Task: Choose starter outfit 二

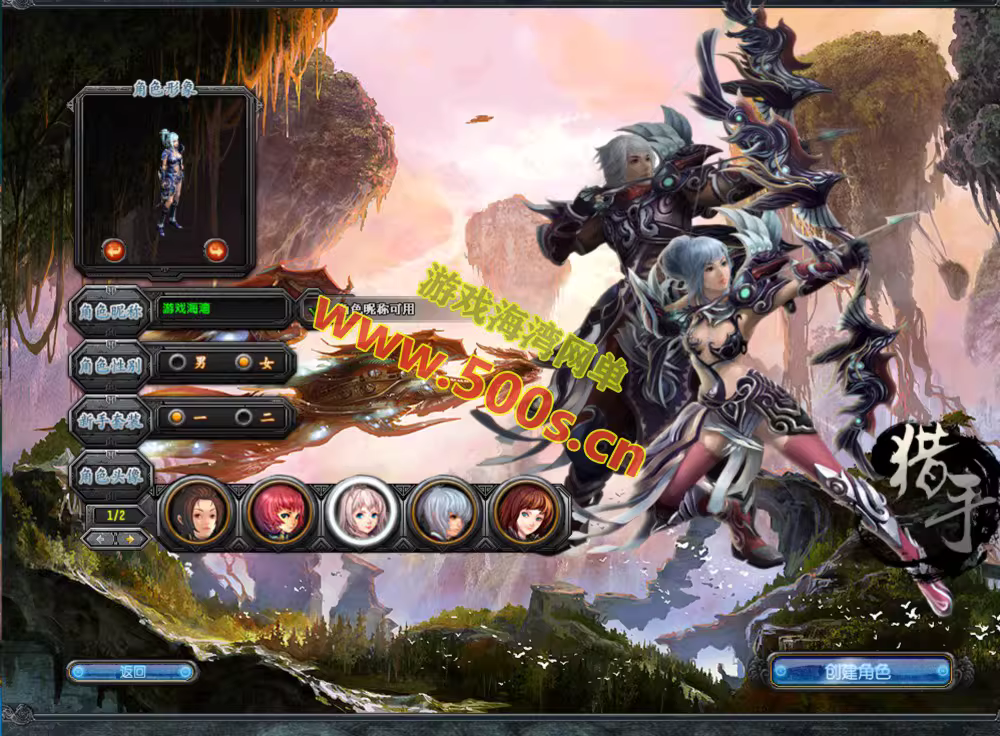Action: [244, 417]
